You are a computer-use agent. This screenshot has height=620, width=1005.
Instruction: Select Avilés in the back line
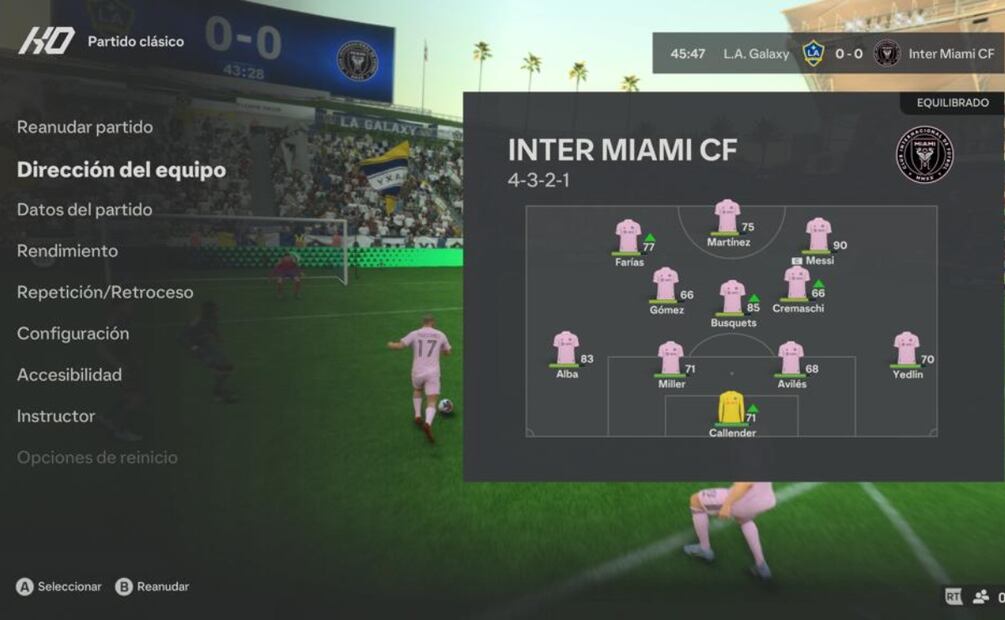point(790,358)
